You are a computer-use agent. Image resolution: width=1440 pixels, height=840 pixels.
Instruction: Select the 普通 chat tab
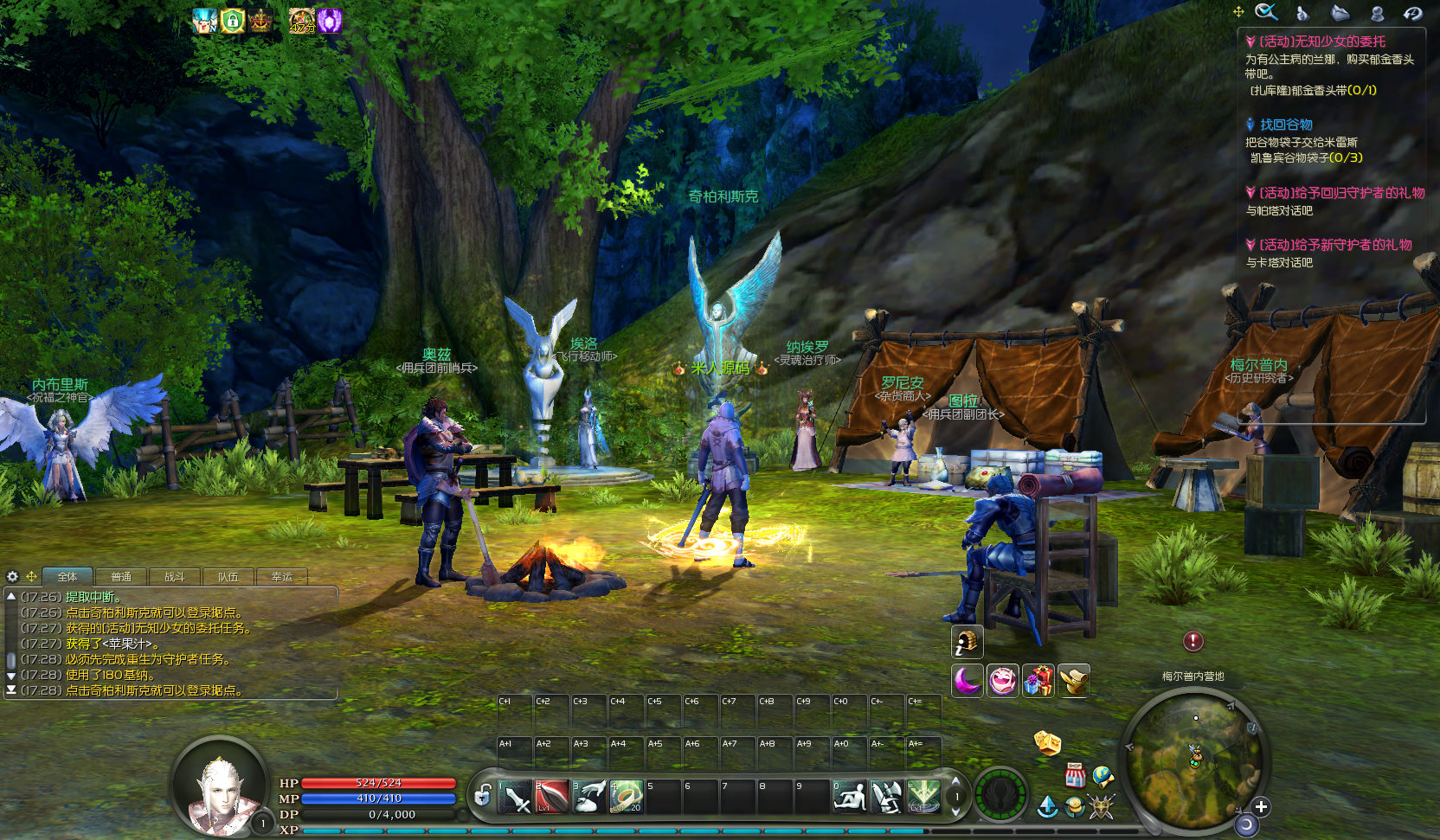point(121,577)
